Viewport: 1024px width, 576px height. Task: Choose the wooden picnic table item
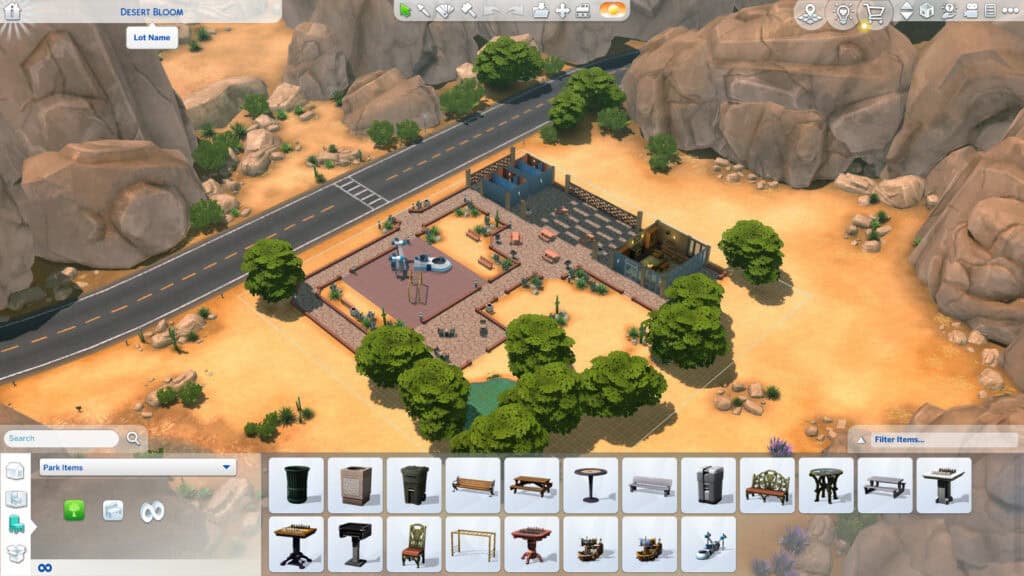[x=531, y=485]
